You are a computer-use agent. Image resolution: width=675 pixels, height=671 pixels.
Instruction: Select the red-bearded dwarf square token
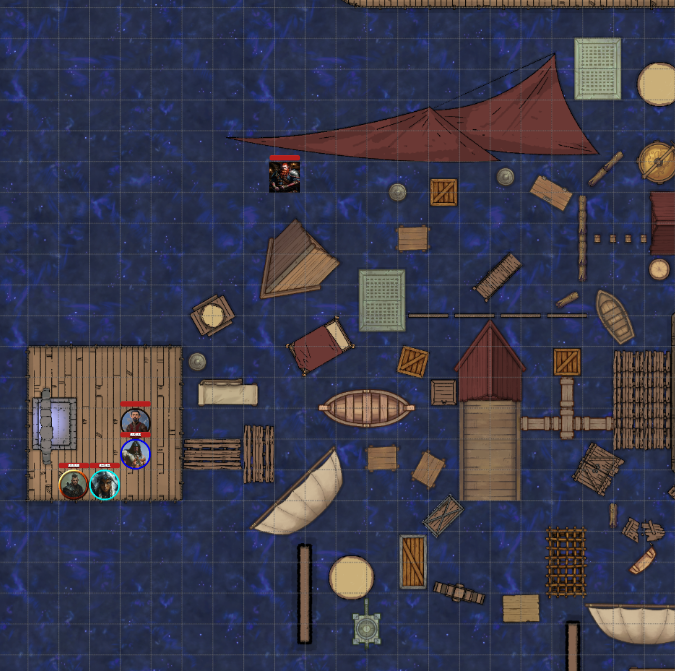[x=284, y=176]
